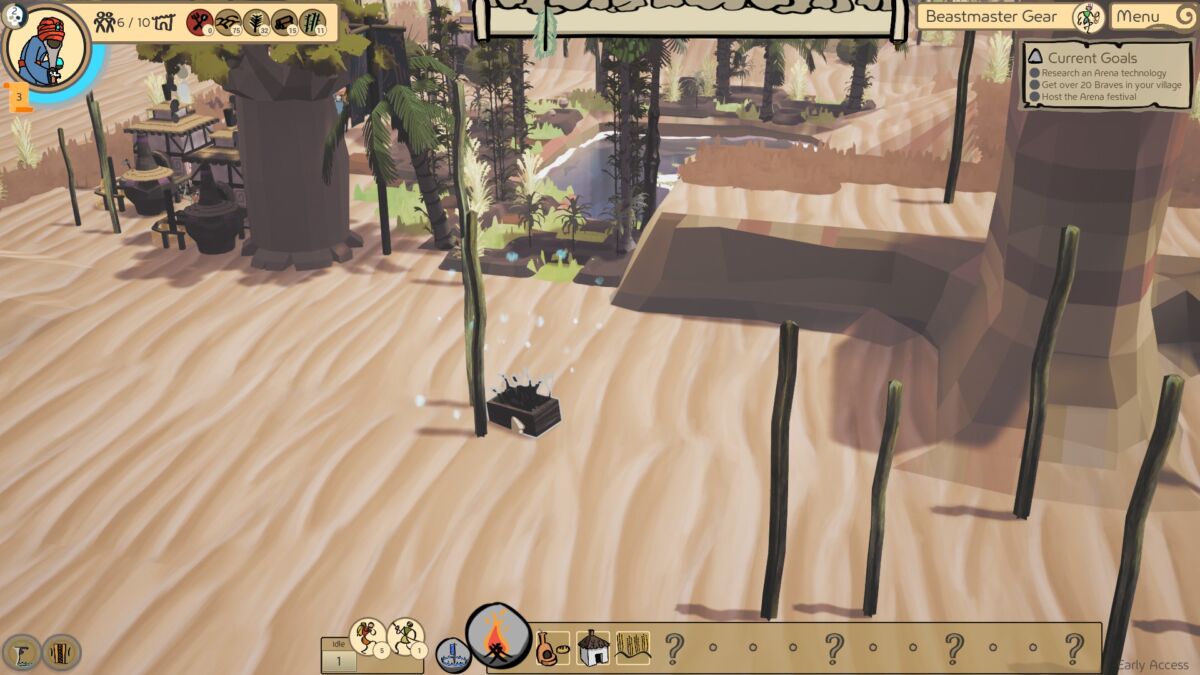Select the dancing villager icon with 5

coord(368,636)
